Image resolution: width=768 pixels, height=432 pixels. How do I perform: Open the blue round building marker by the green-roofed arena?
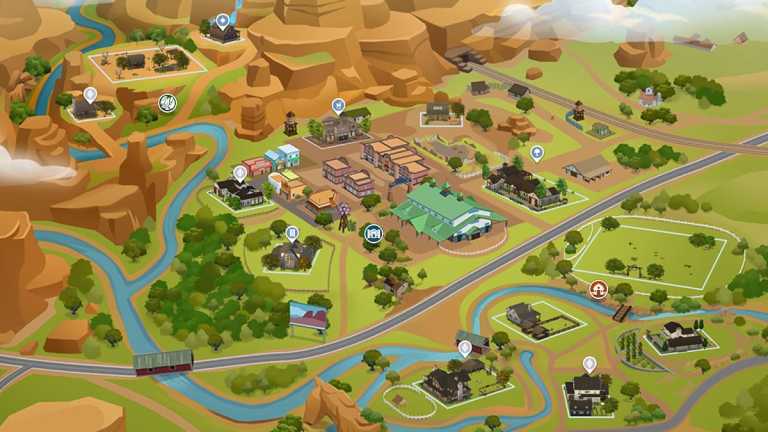pos(374,234)
